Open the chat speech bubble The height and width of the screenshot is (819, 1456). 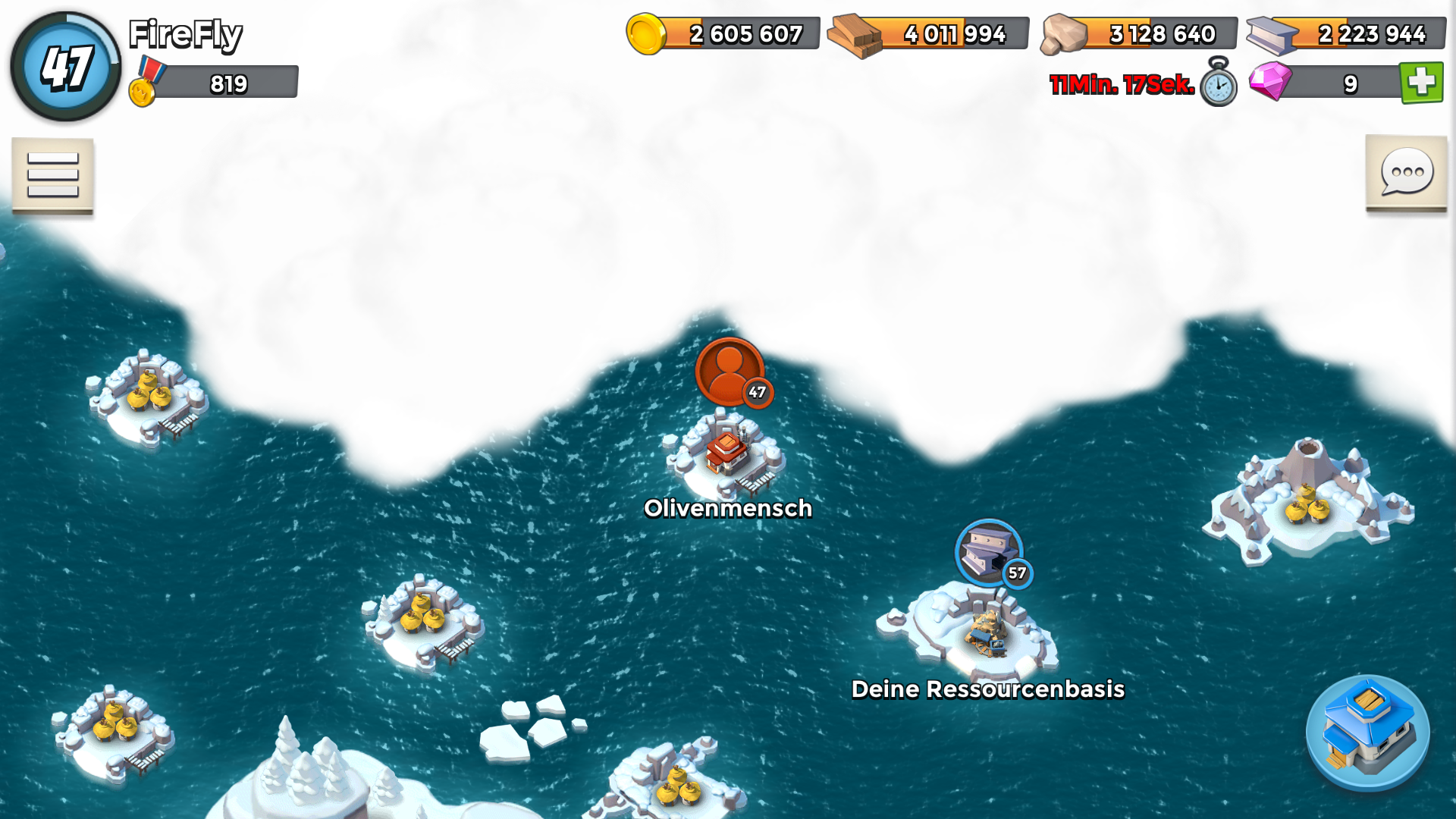tap(1407, 173)
